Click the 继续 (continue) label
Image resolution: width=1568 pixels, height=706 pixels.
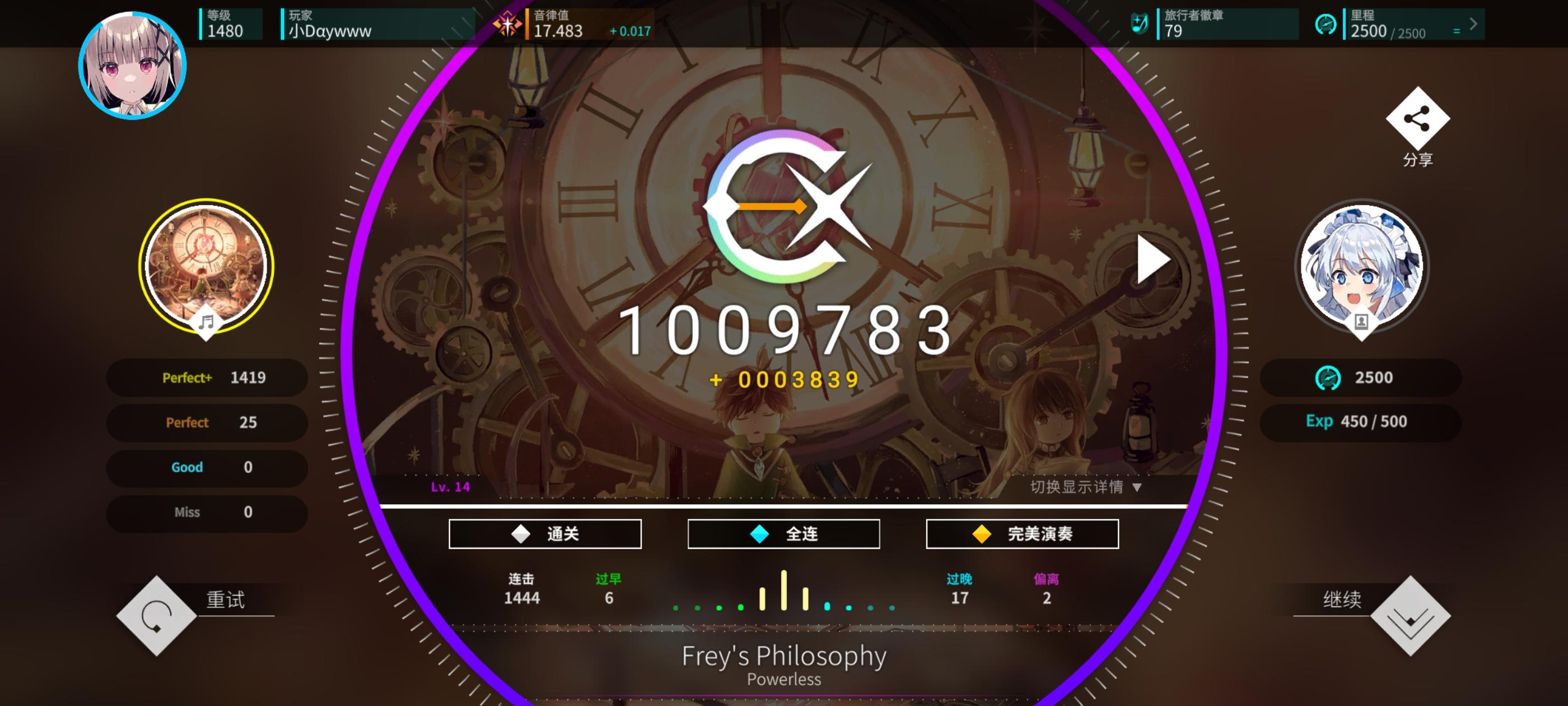pyautogui.click(x=1344, y=600)
